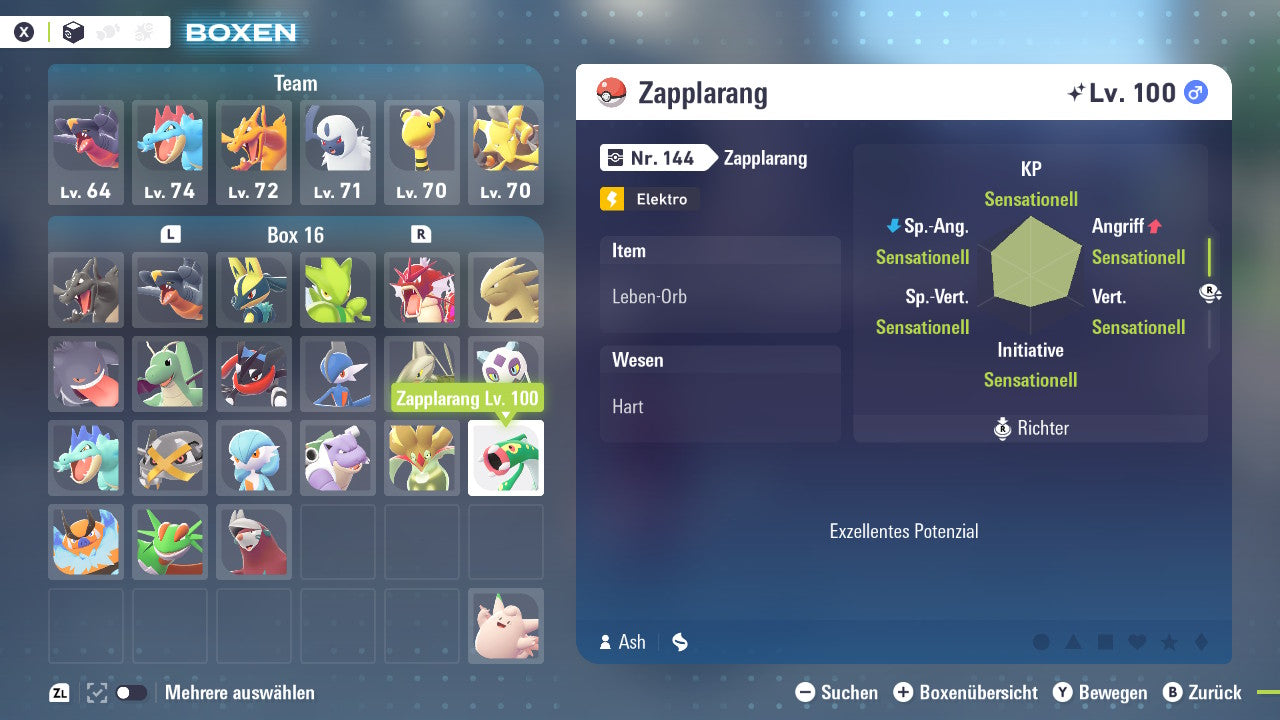Image resolution: width=1280 pixels, height=720 pixels.
Task: Toggle the heart marking on Zapplarang
Action: tap(1135, 642)
